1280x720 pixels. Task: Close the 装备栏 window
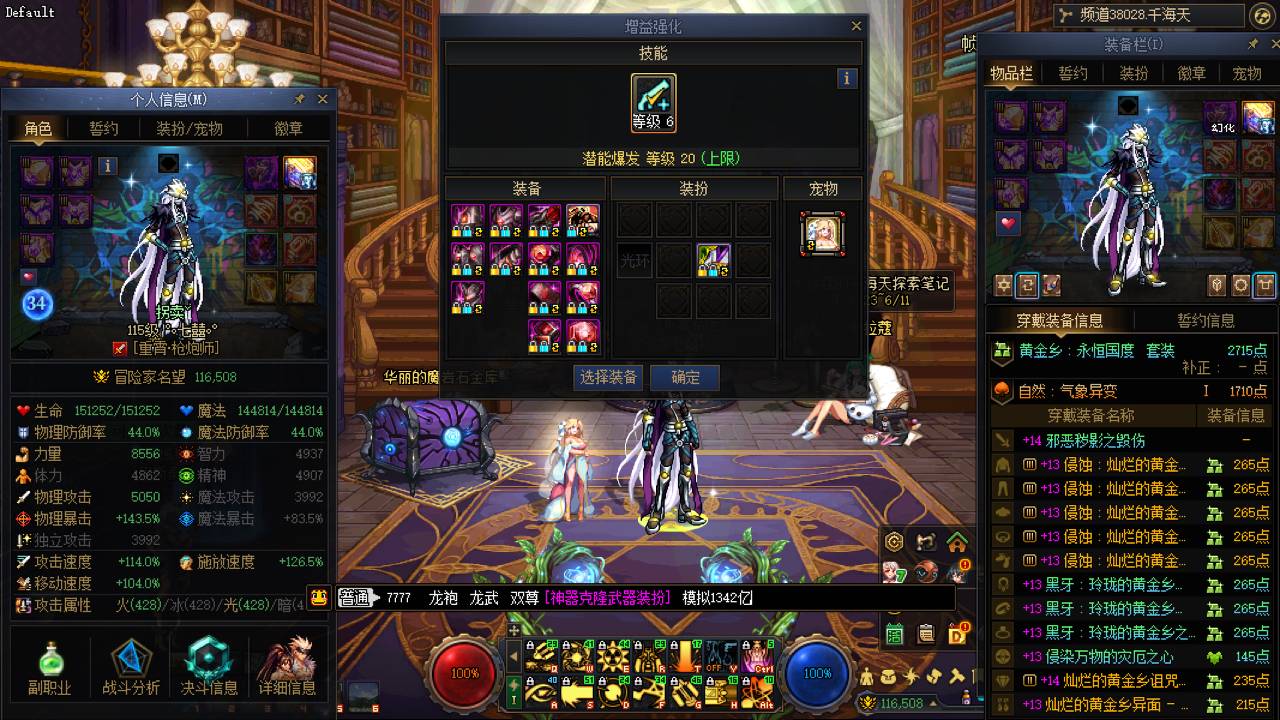pos(1272,45)
